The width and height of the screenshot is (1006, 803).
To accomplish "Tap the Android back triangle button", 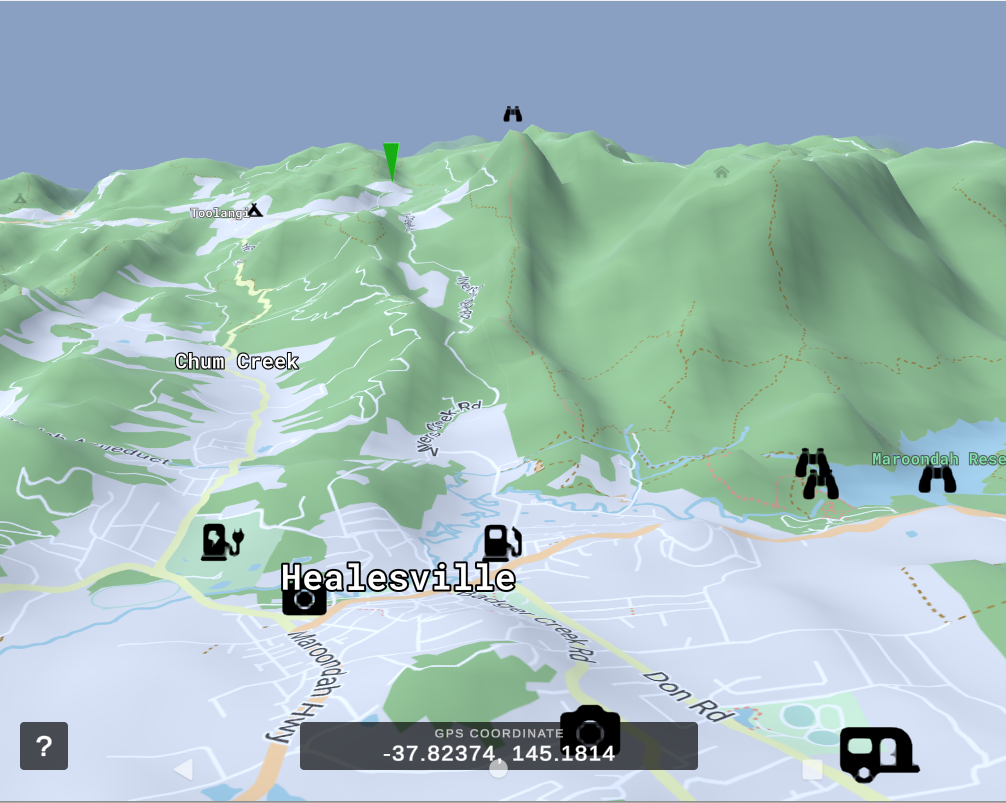I will pyautogui.click(x=183, y=769).
